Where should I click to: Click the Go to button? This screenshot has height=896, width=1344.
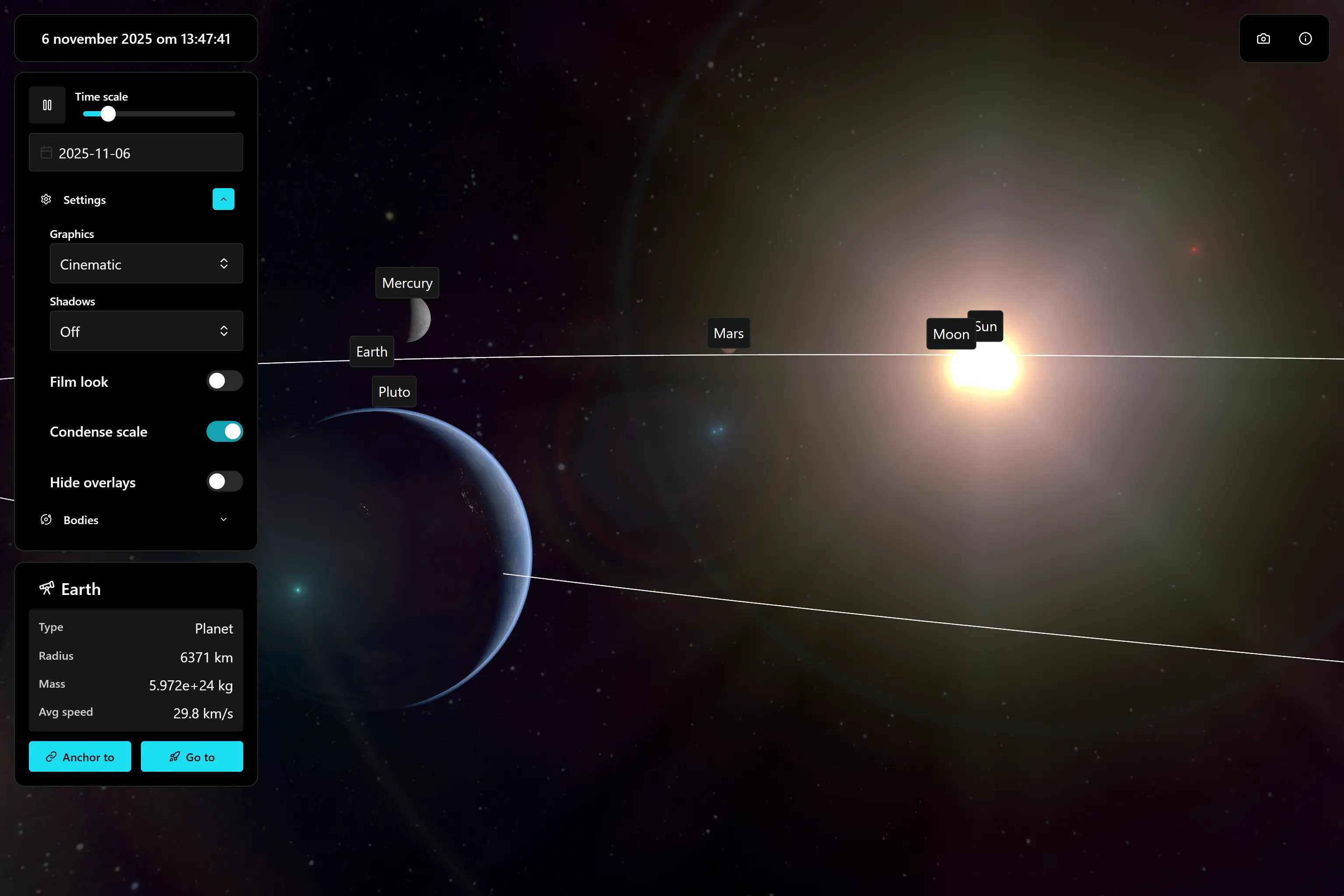coord(192,756)
